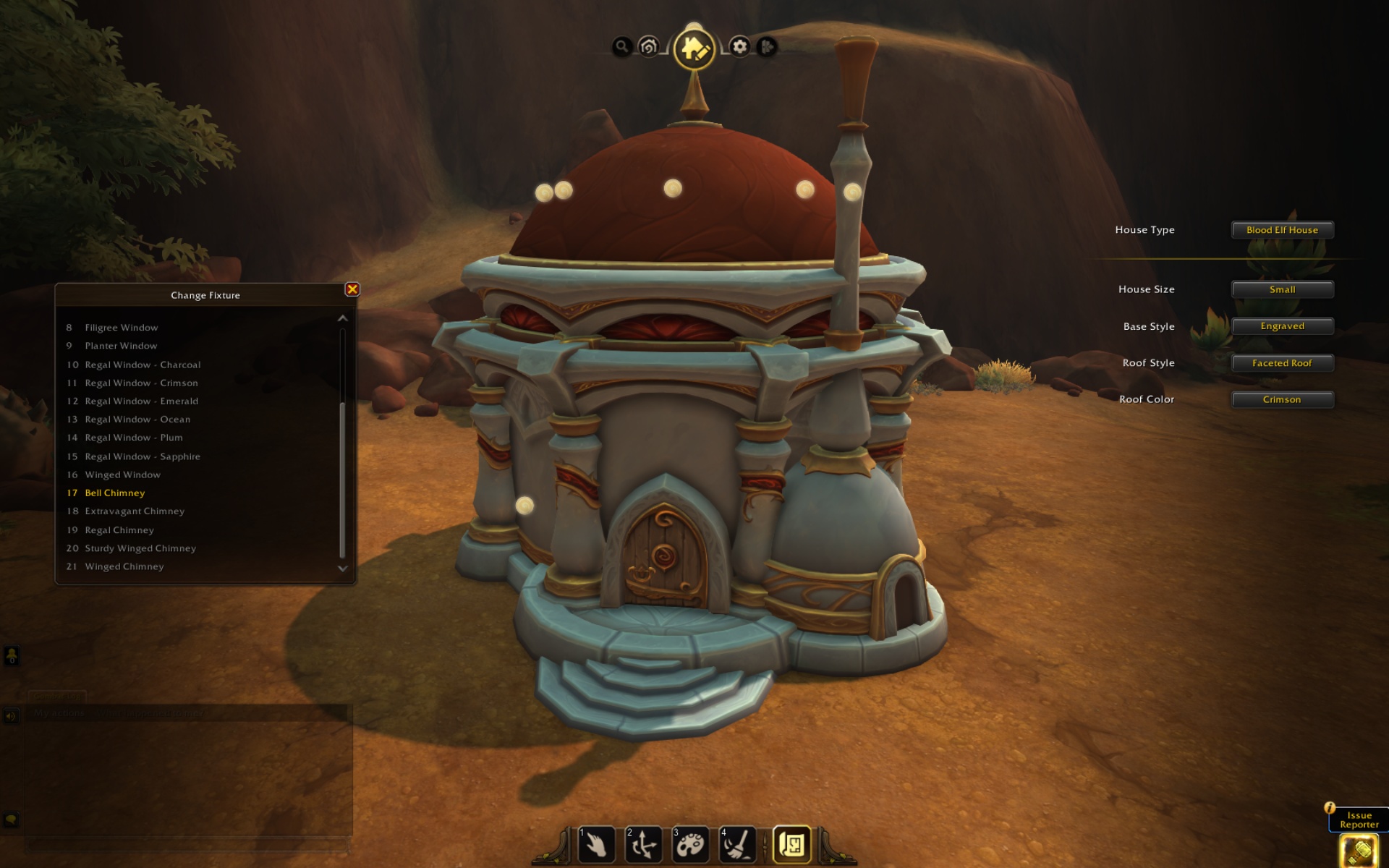
Task: Click the magnifying glass search icon
Action: 621,47
